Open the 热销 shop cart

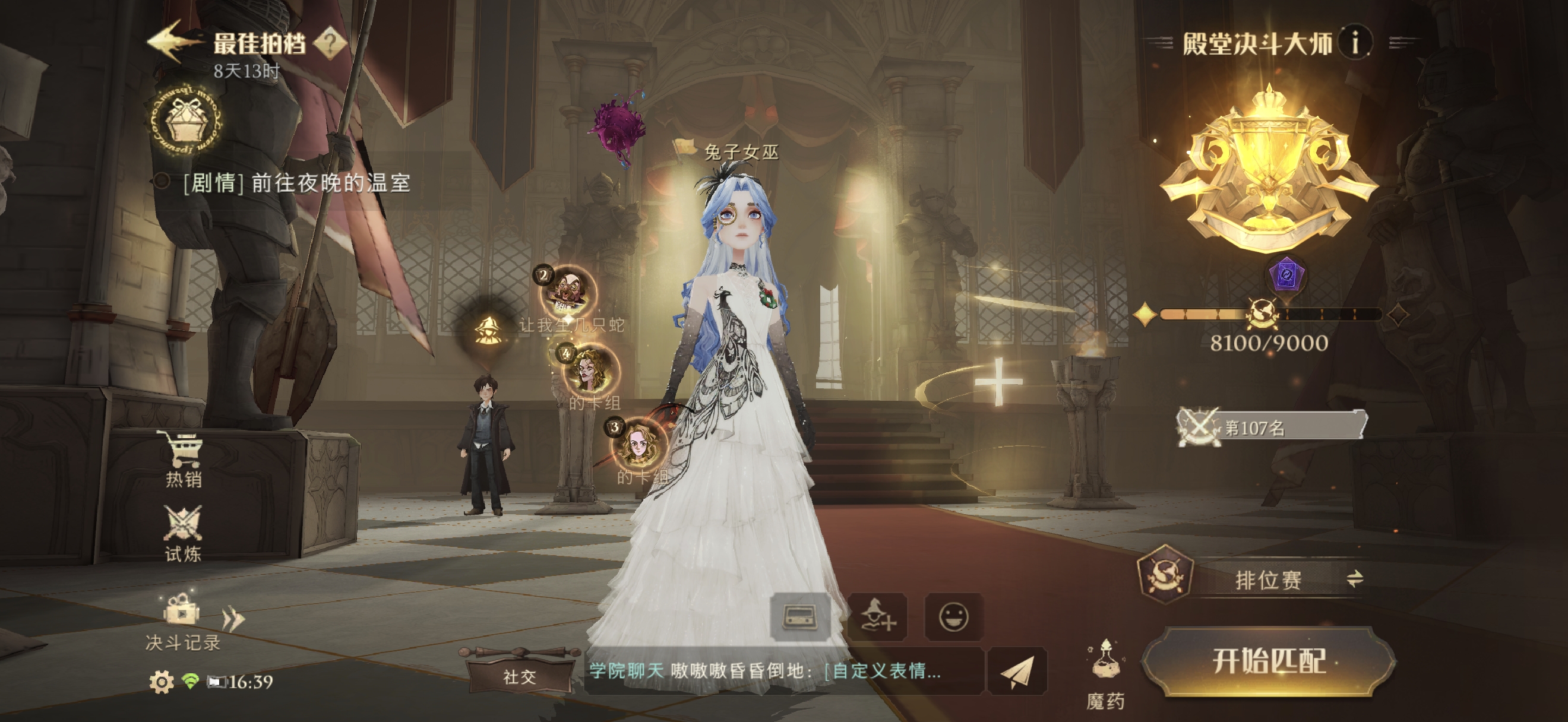(182, 458)
